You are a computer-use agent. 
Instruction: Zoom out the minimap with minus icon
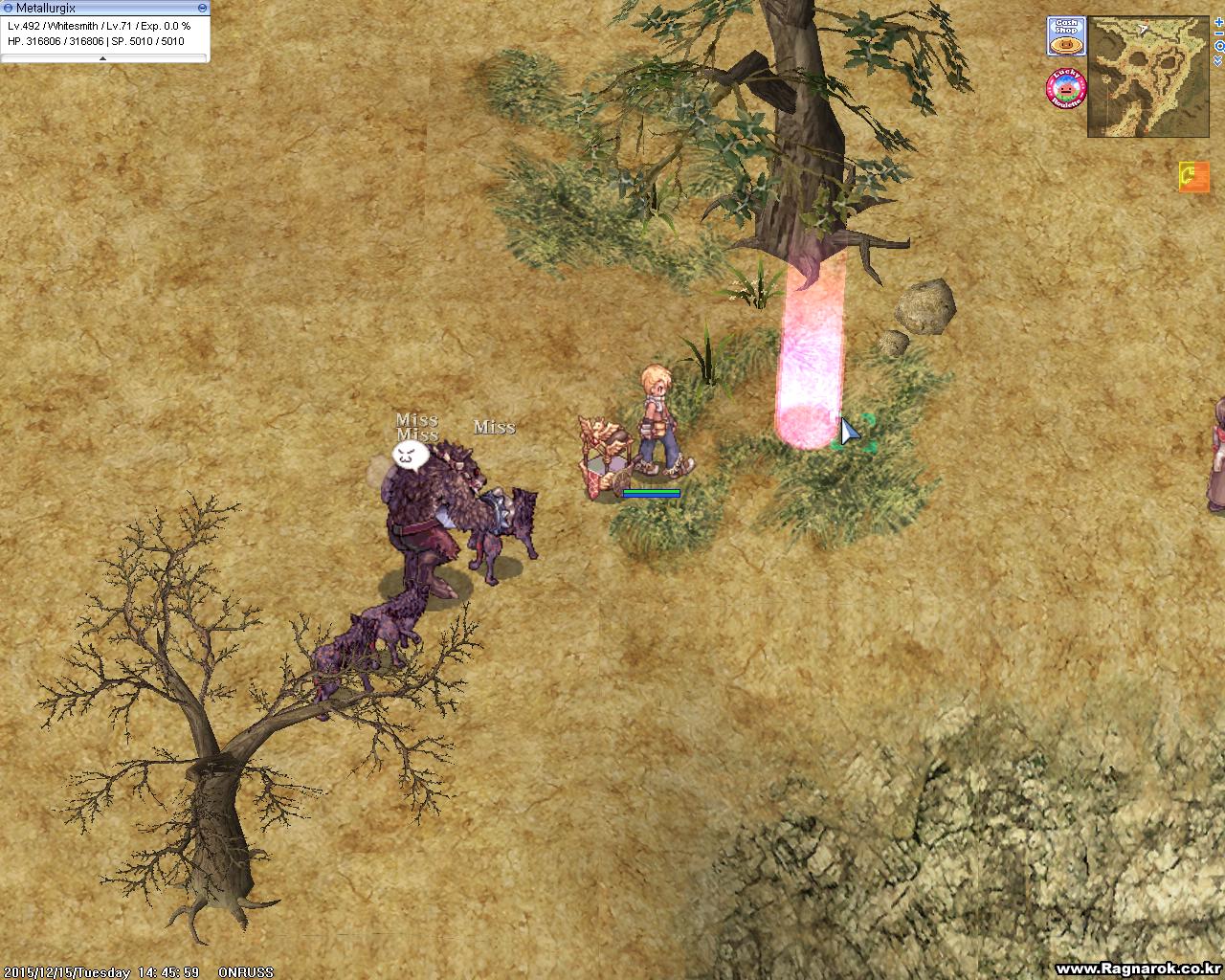coord(1218,33)
